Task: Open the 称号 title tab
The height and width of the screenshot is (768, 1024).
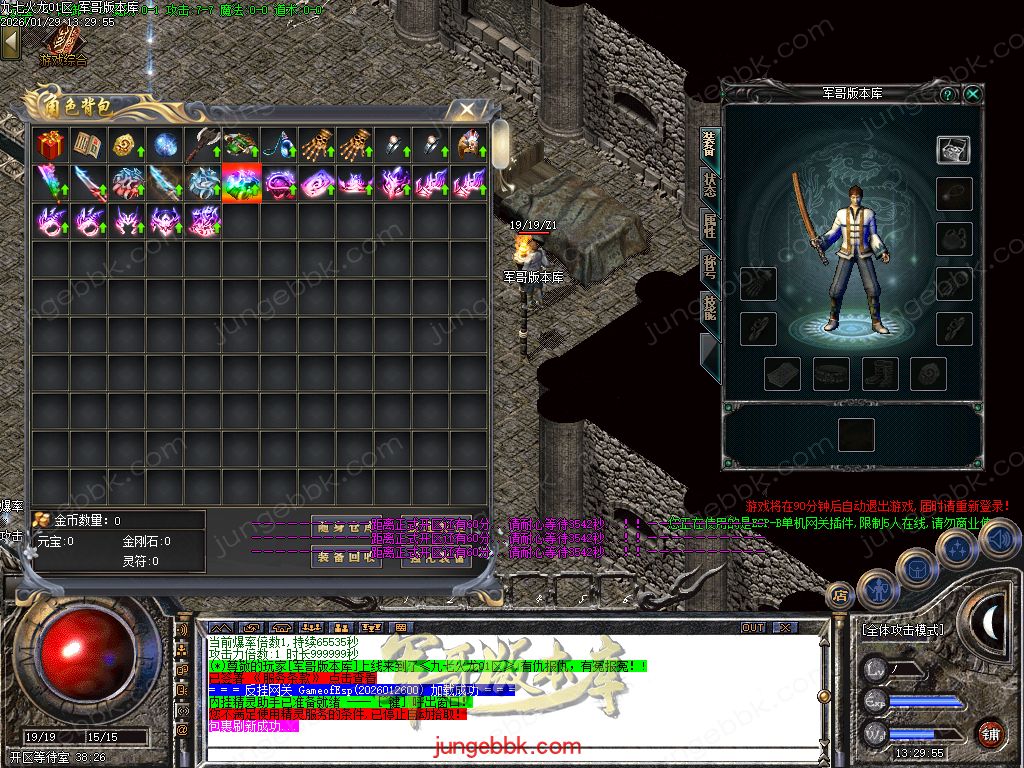Action: click(x=709, y=267)
